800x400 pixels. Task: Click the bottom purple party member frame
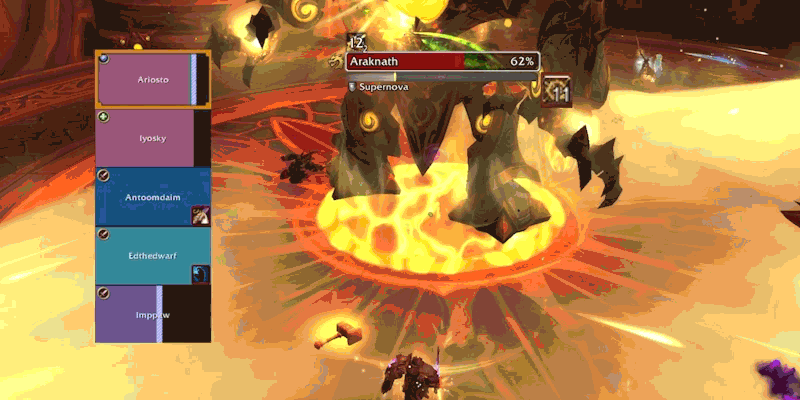pyautogui.click(x=152, y=314)
